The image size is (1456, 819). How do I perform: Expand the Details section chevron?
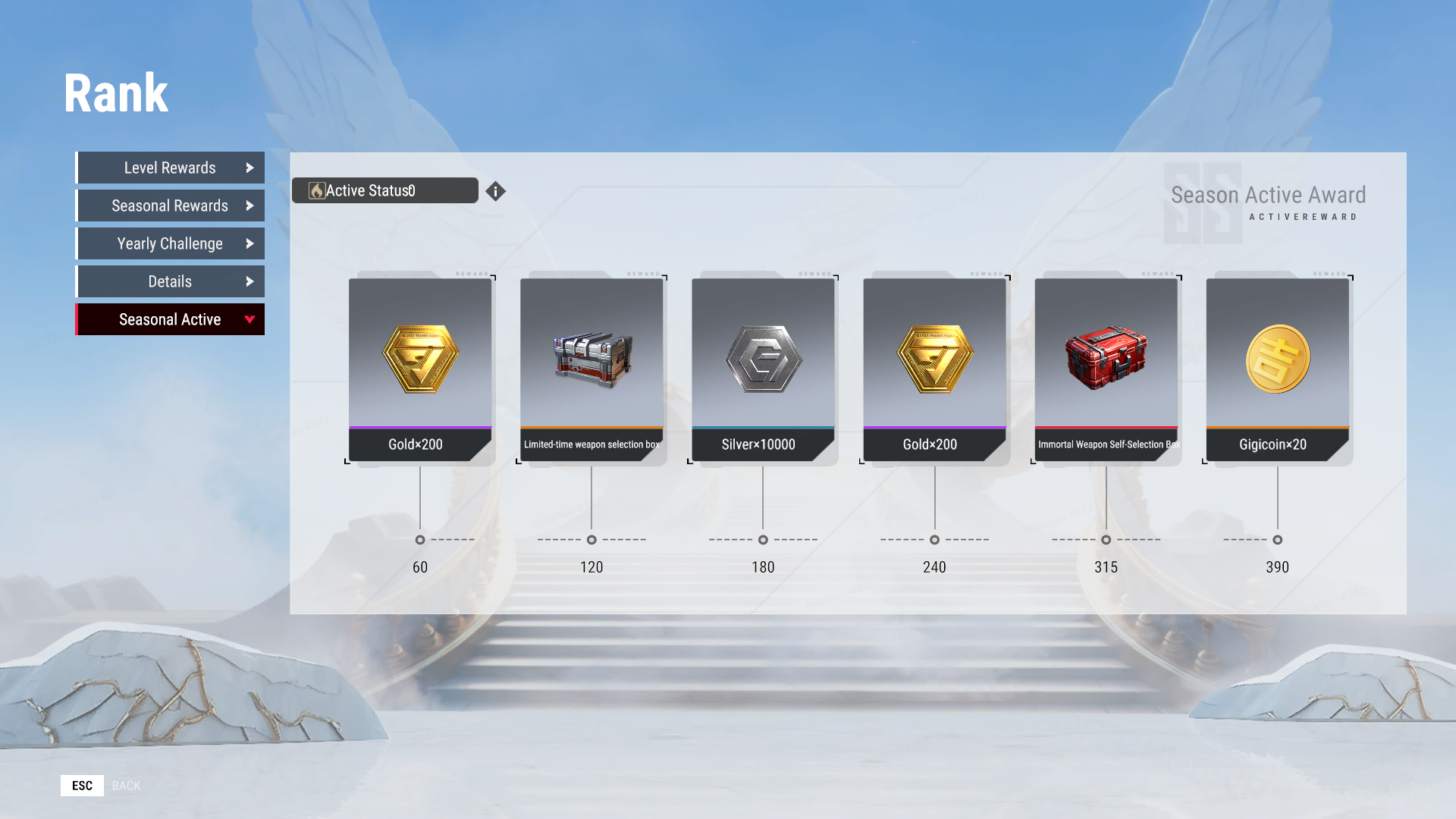click(x=251, y=281)
